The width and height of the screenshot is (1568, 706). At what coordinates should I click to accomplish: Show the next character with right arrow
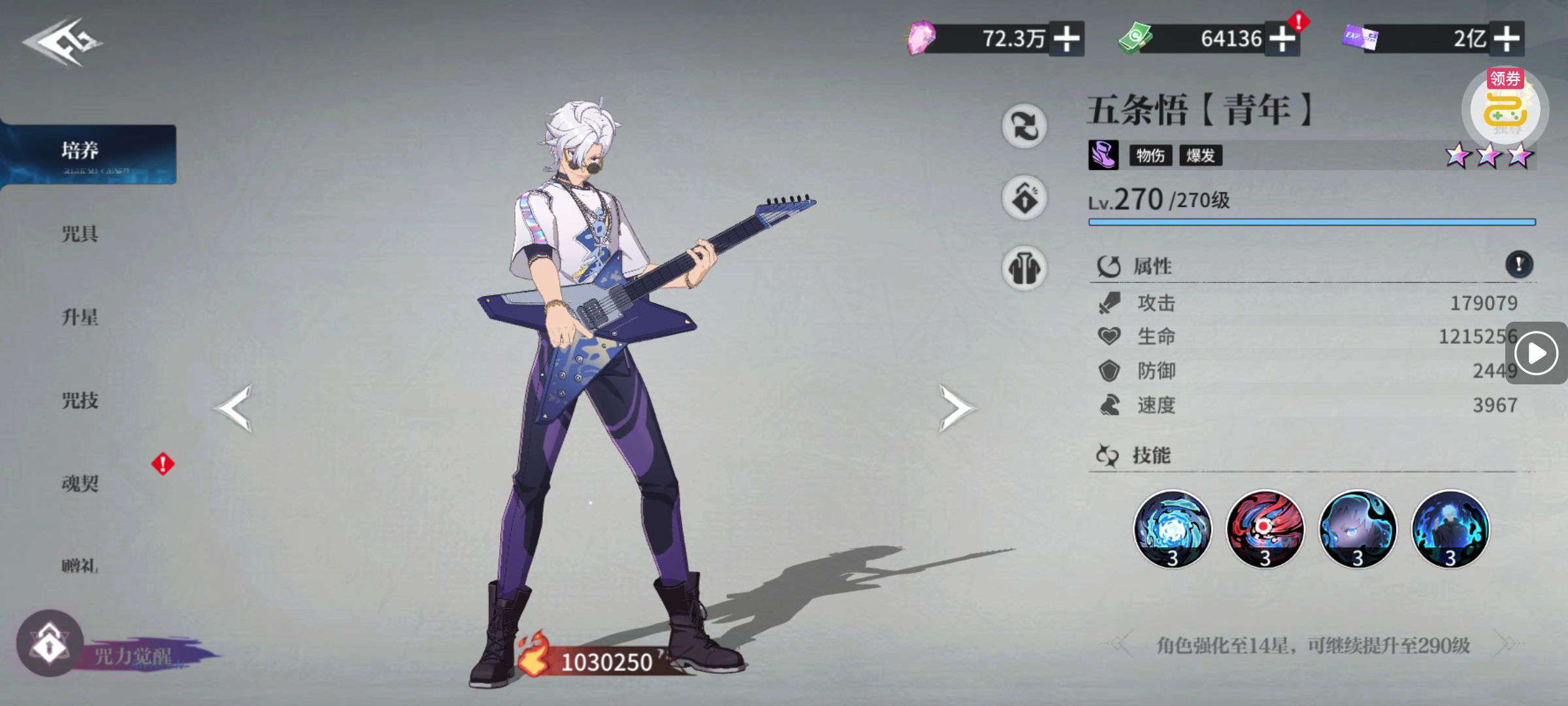click(x=956, y=408)
